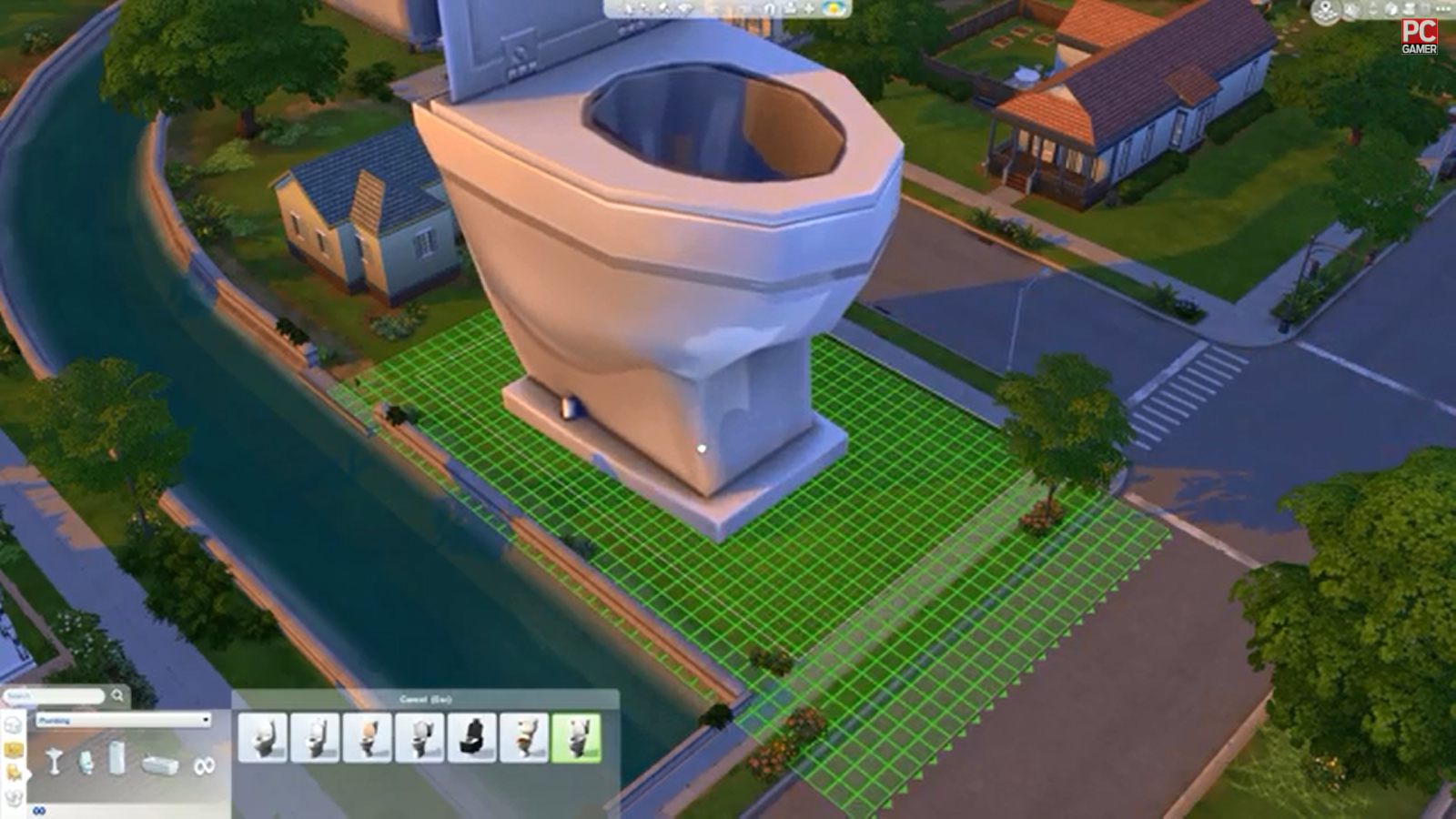Click the Cancel (Esc) header bar
Viewport: 1456px width, 819px height.
click(x=426, y=698)
